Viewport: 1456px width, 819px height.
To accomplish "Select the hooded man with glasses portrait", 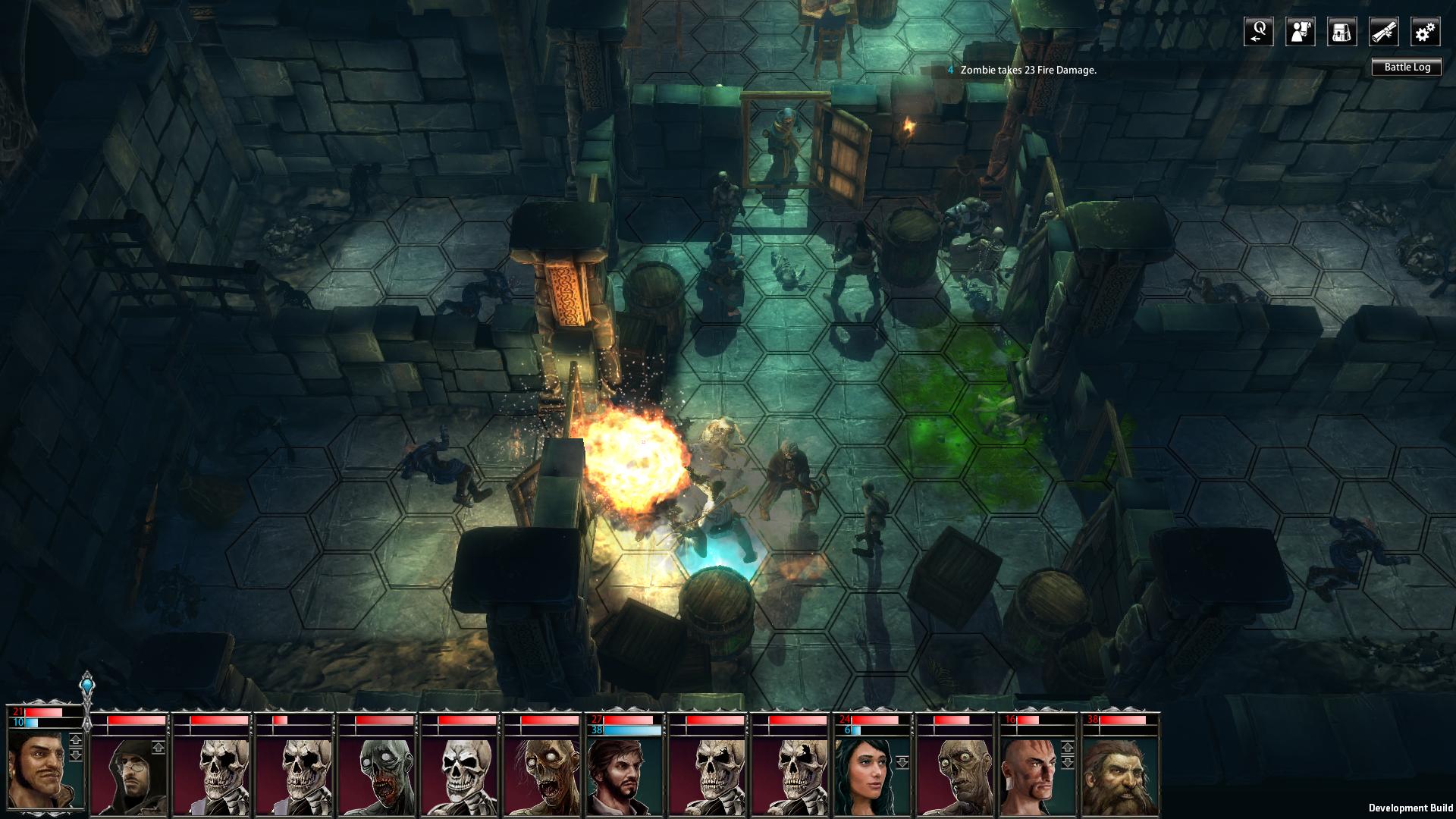I will click(129, 775).
